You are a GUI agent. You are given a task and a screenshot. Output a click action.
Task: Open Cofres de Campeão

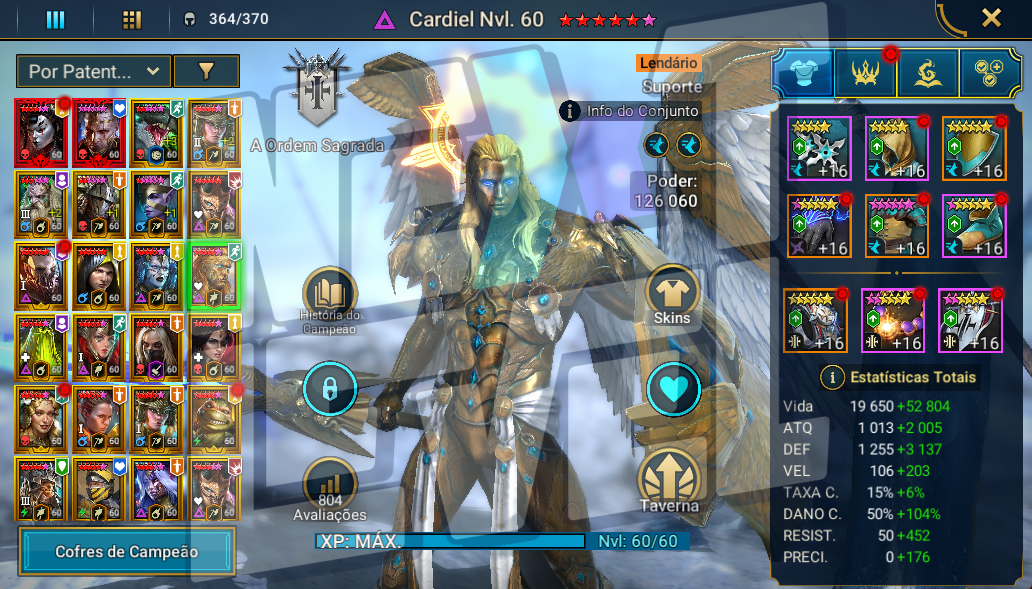[x=127, y=551]
